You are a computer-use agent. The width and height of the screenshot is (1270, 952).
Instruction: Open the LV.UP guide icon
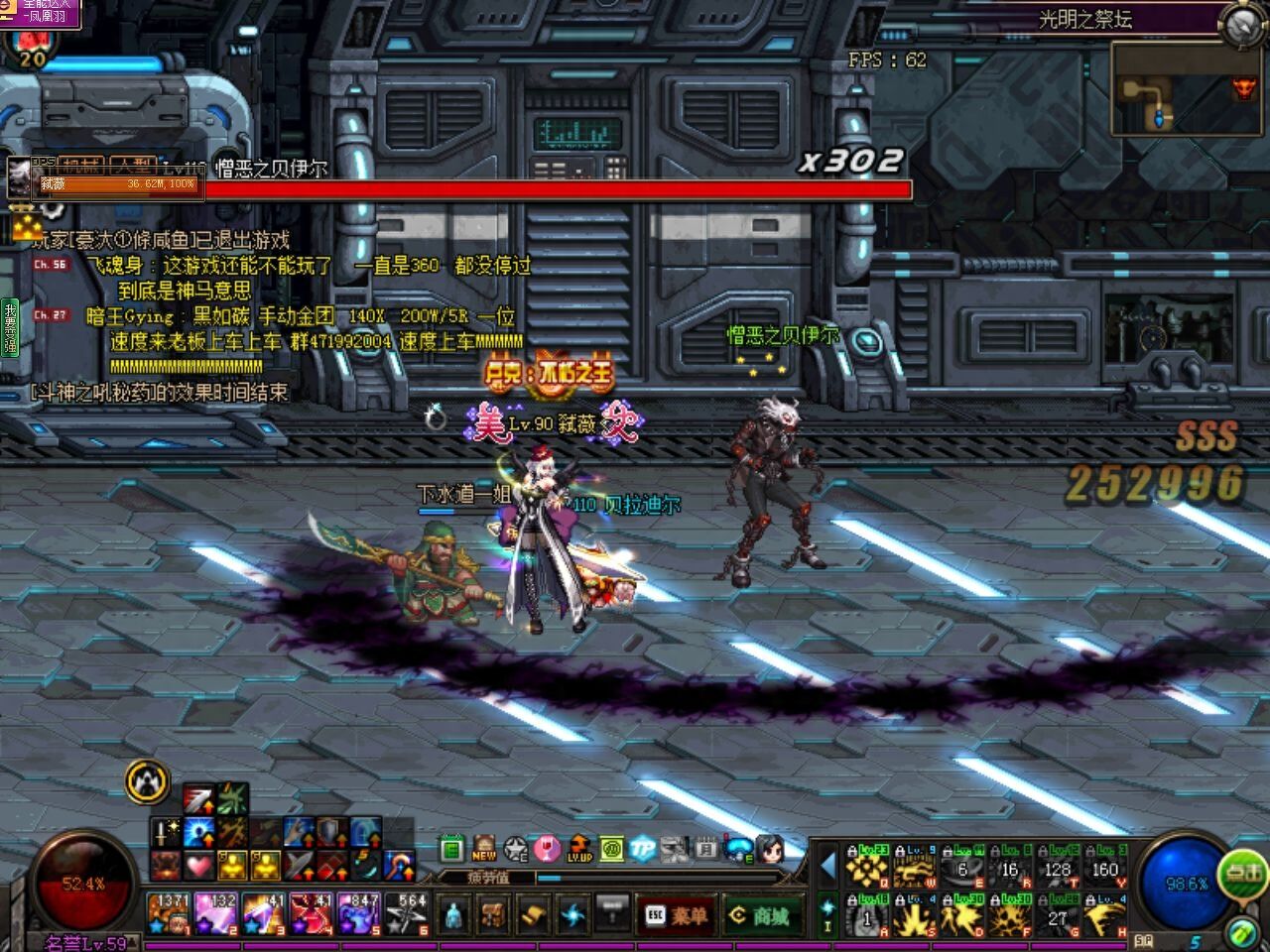click(x=579, y=849)
